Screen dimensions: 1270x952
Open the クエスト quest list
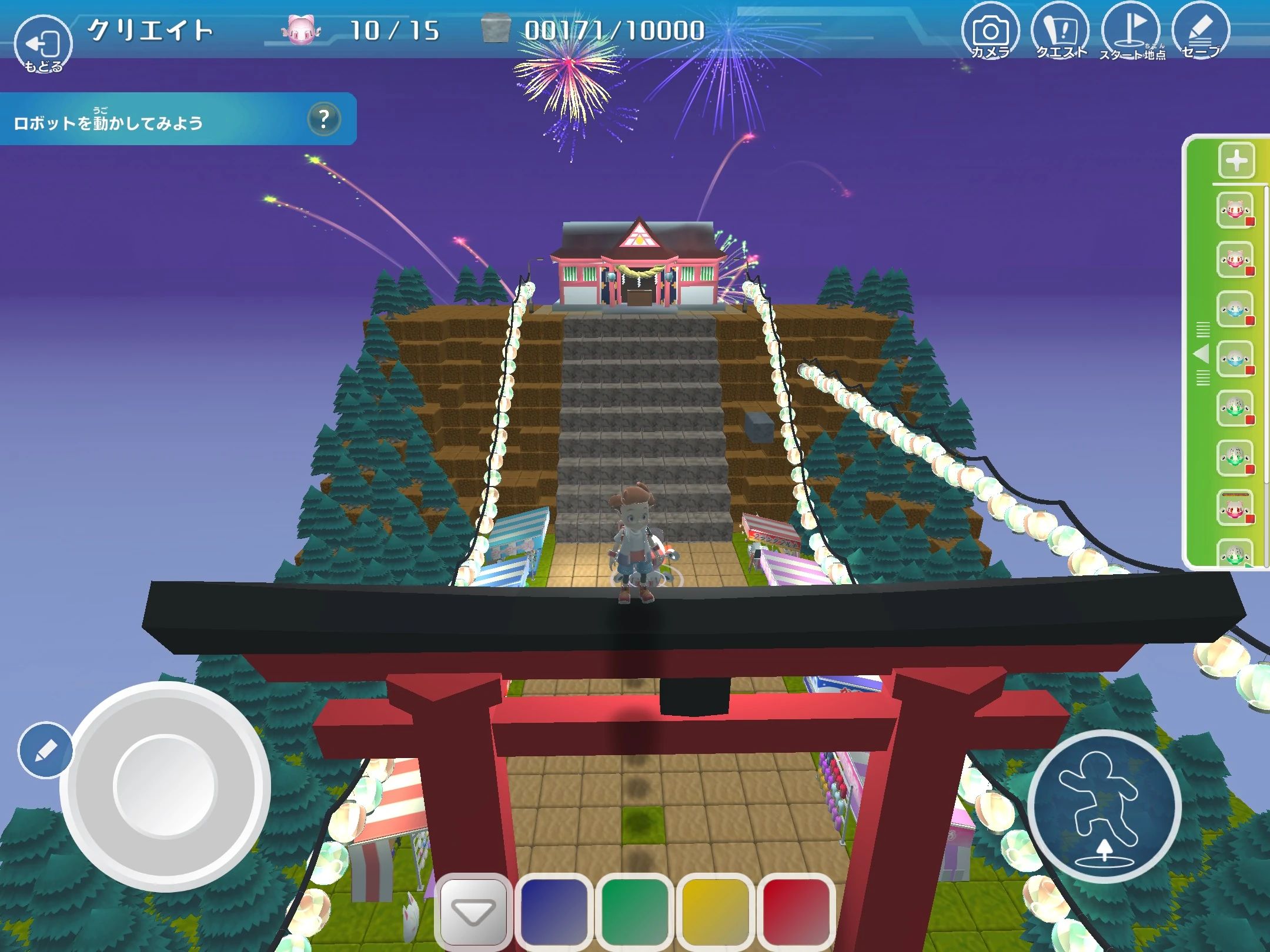1060,33
